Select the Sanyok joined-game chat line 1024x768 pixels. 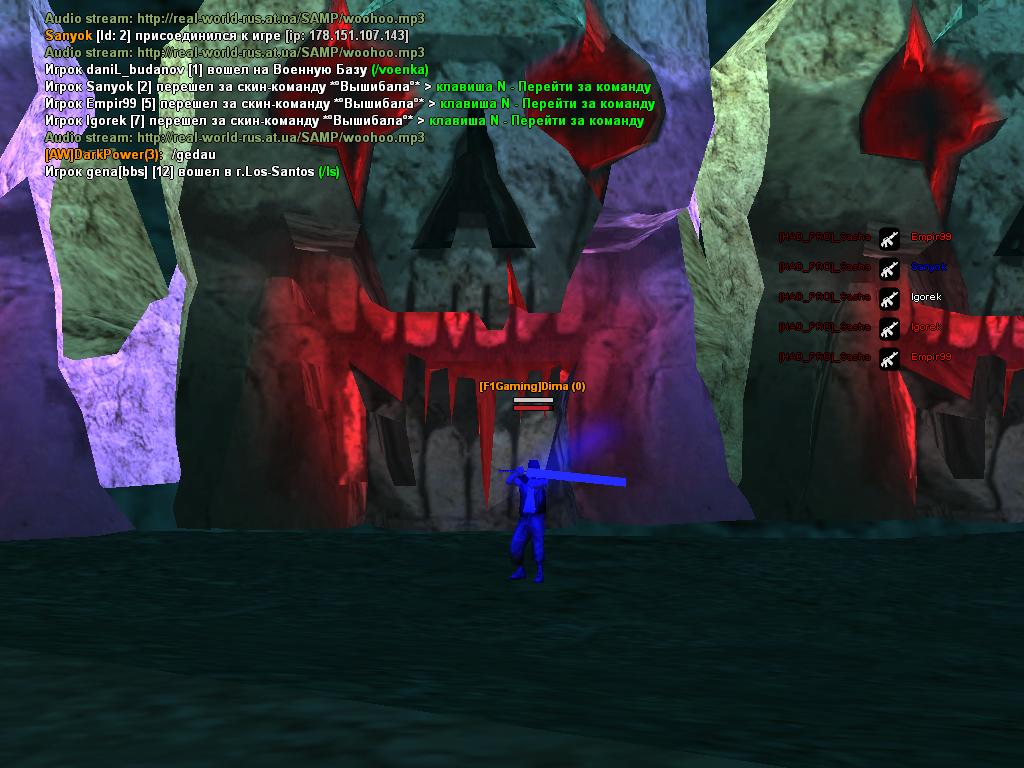tap(226, 35)
